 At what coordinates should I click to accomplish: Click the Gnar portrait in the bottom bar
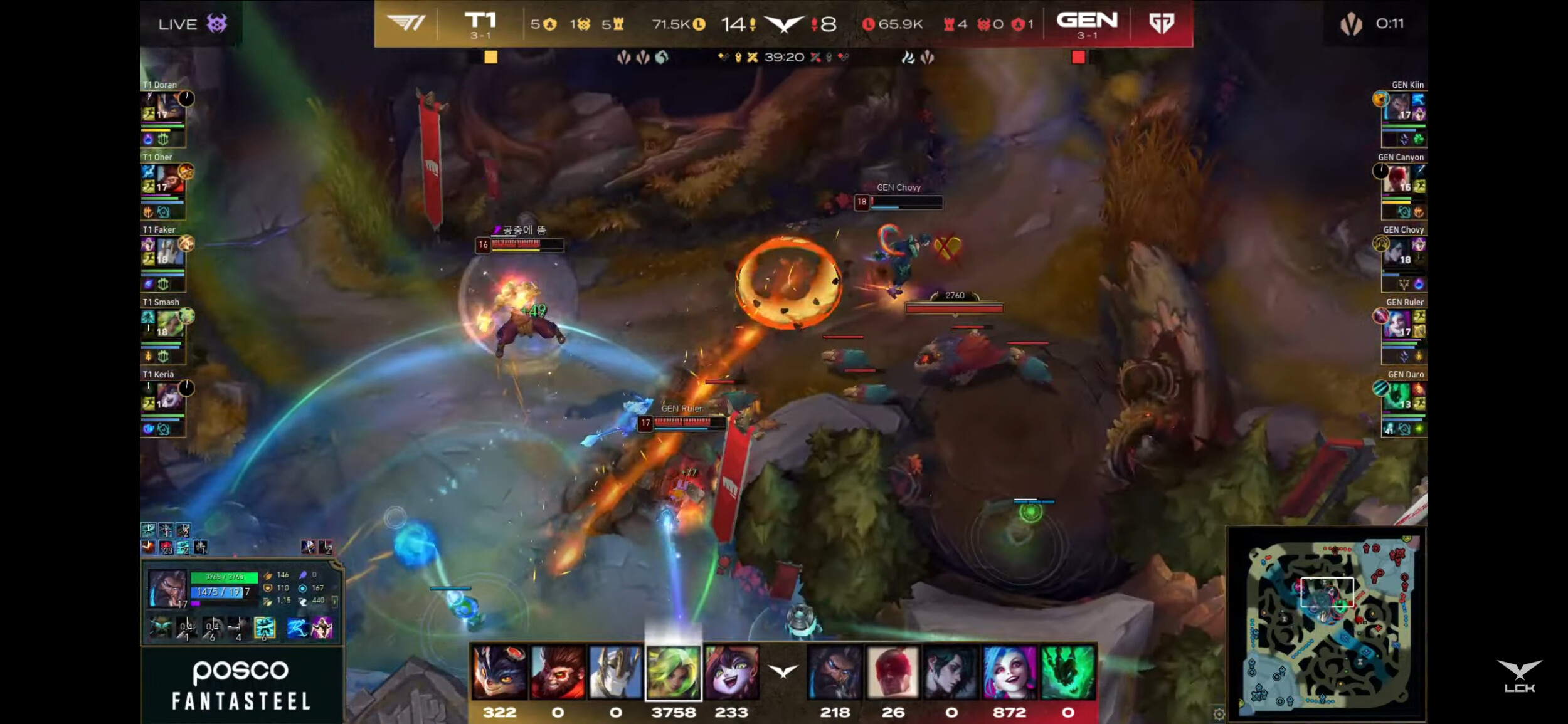[x=499, y=673]
